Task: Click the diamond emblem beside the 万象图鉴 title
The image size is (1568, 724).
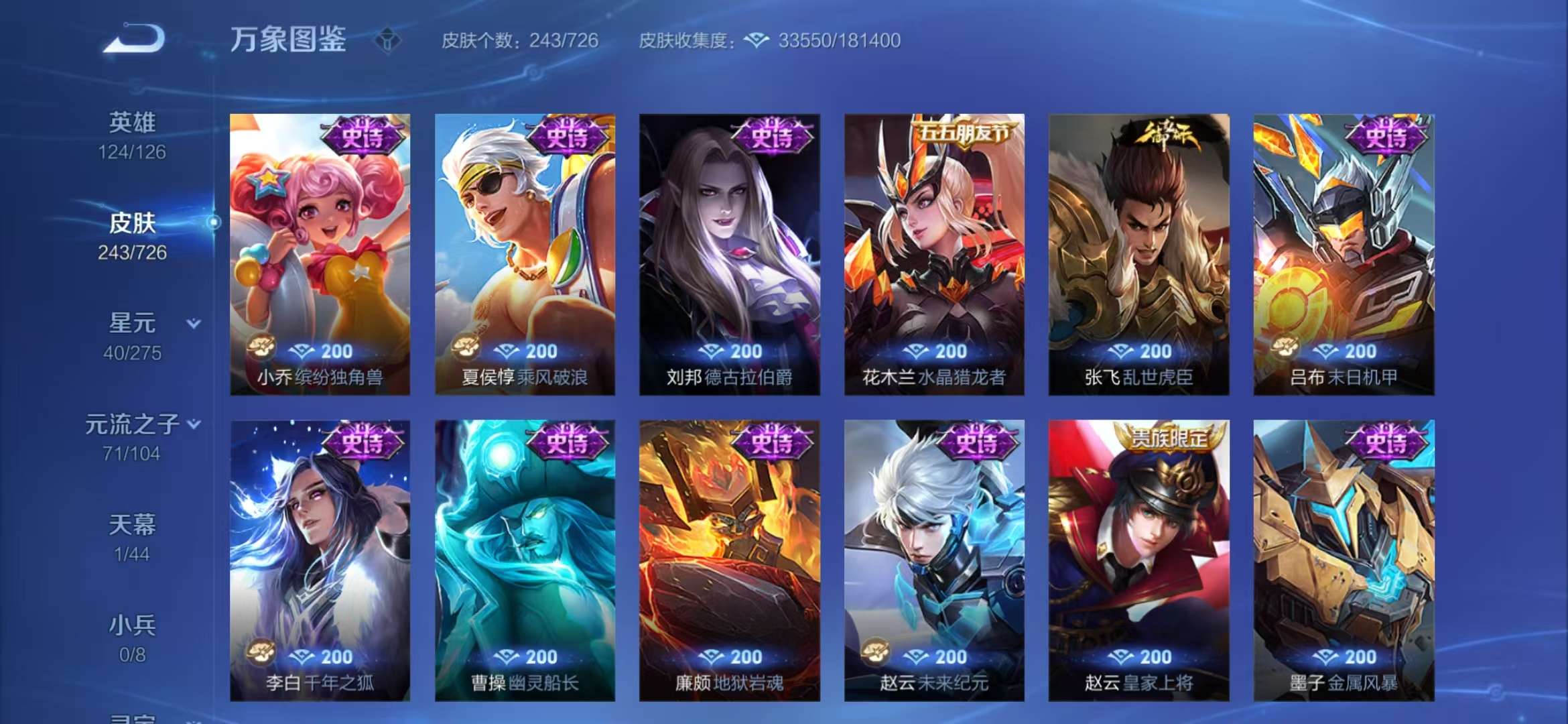Action: click(x=387, y=40)
